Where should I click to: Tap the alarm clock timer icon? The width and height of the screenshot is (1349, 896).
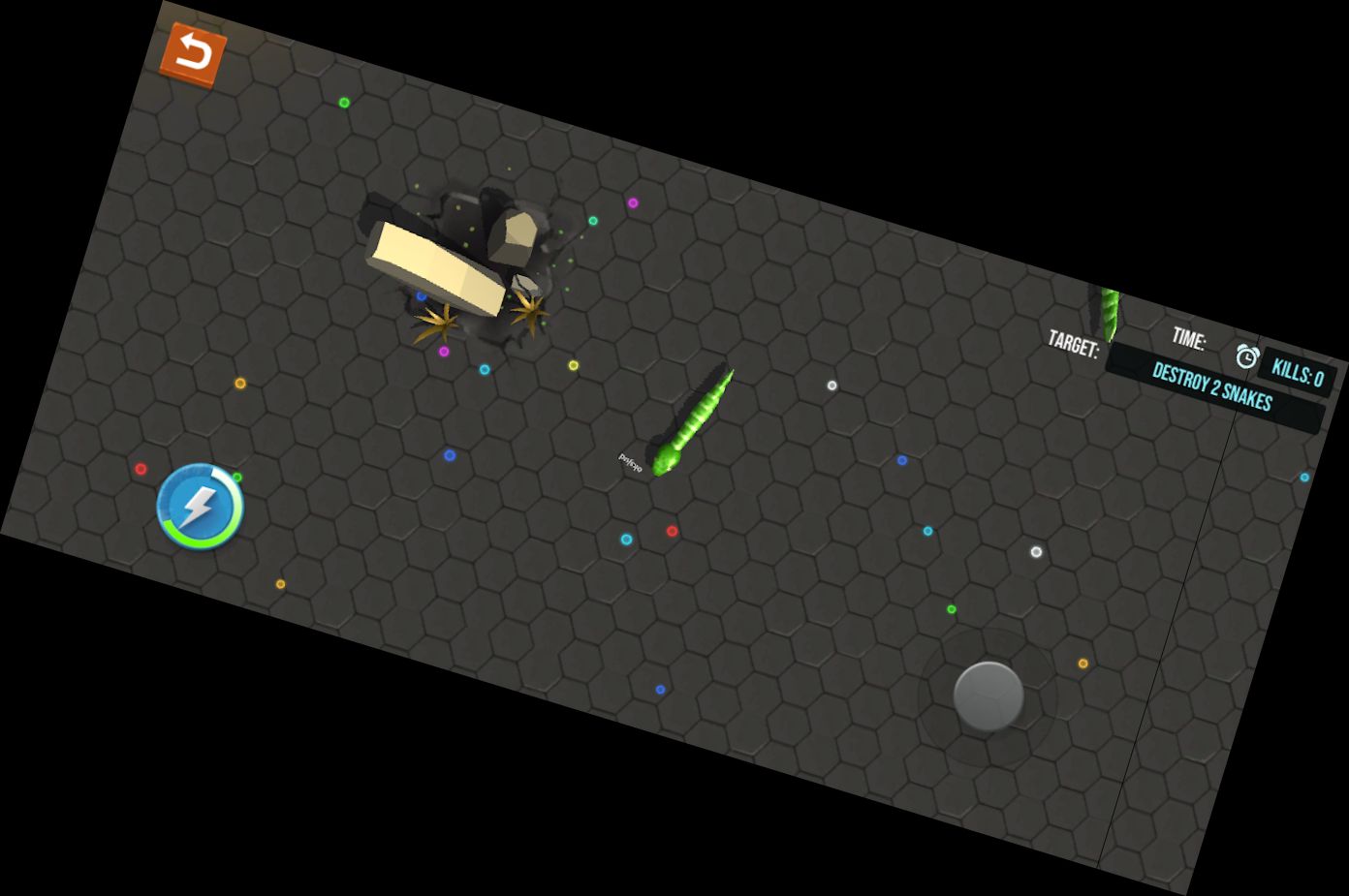(1245, 356)
